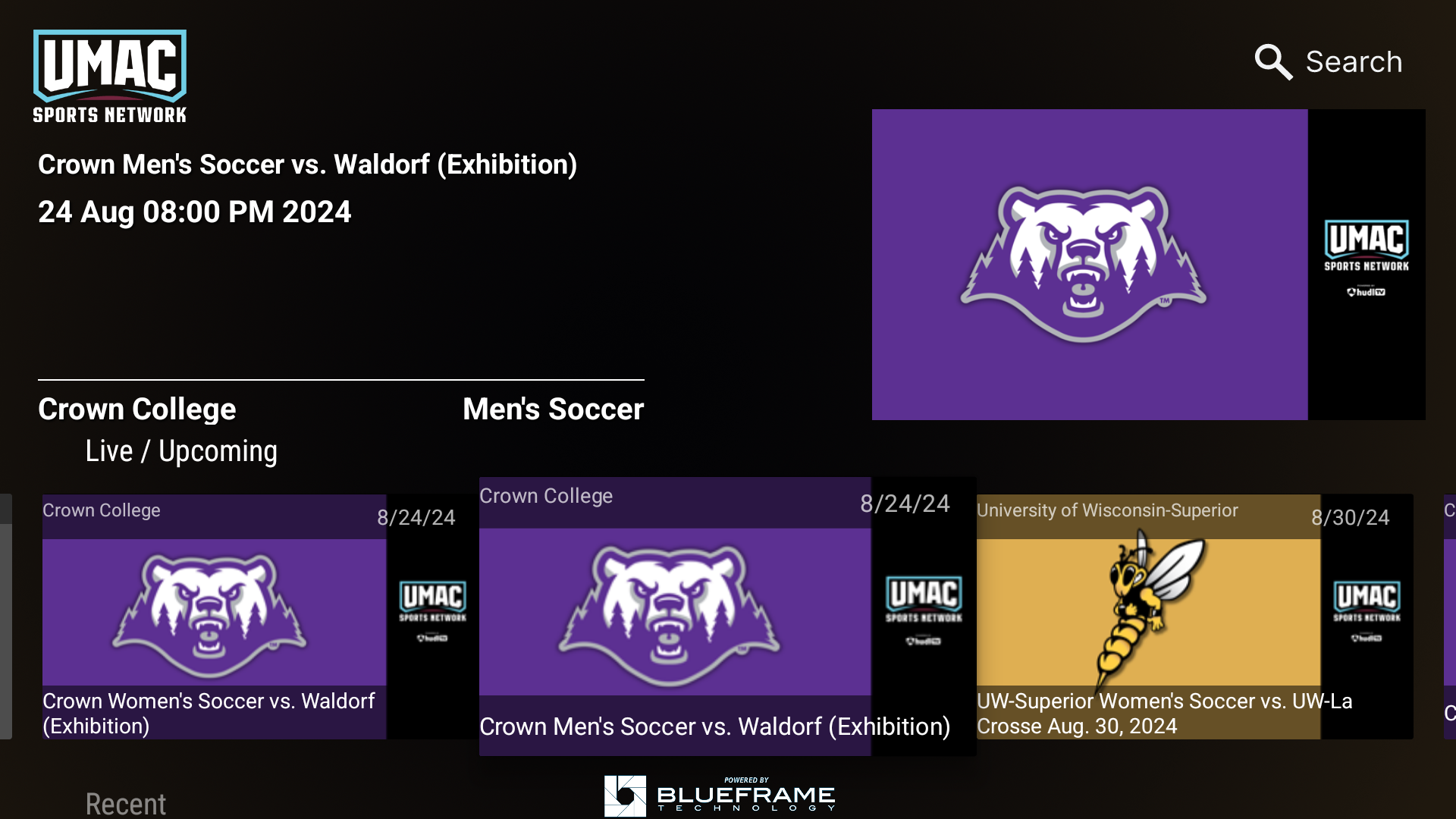Expand the Recent section
Image resolution: width=1456 pixels, height=819 pixels.
pos(125,802)
